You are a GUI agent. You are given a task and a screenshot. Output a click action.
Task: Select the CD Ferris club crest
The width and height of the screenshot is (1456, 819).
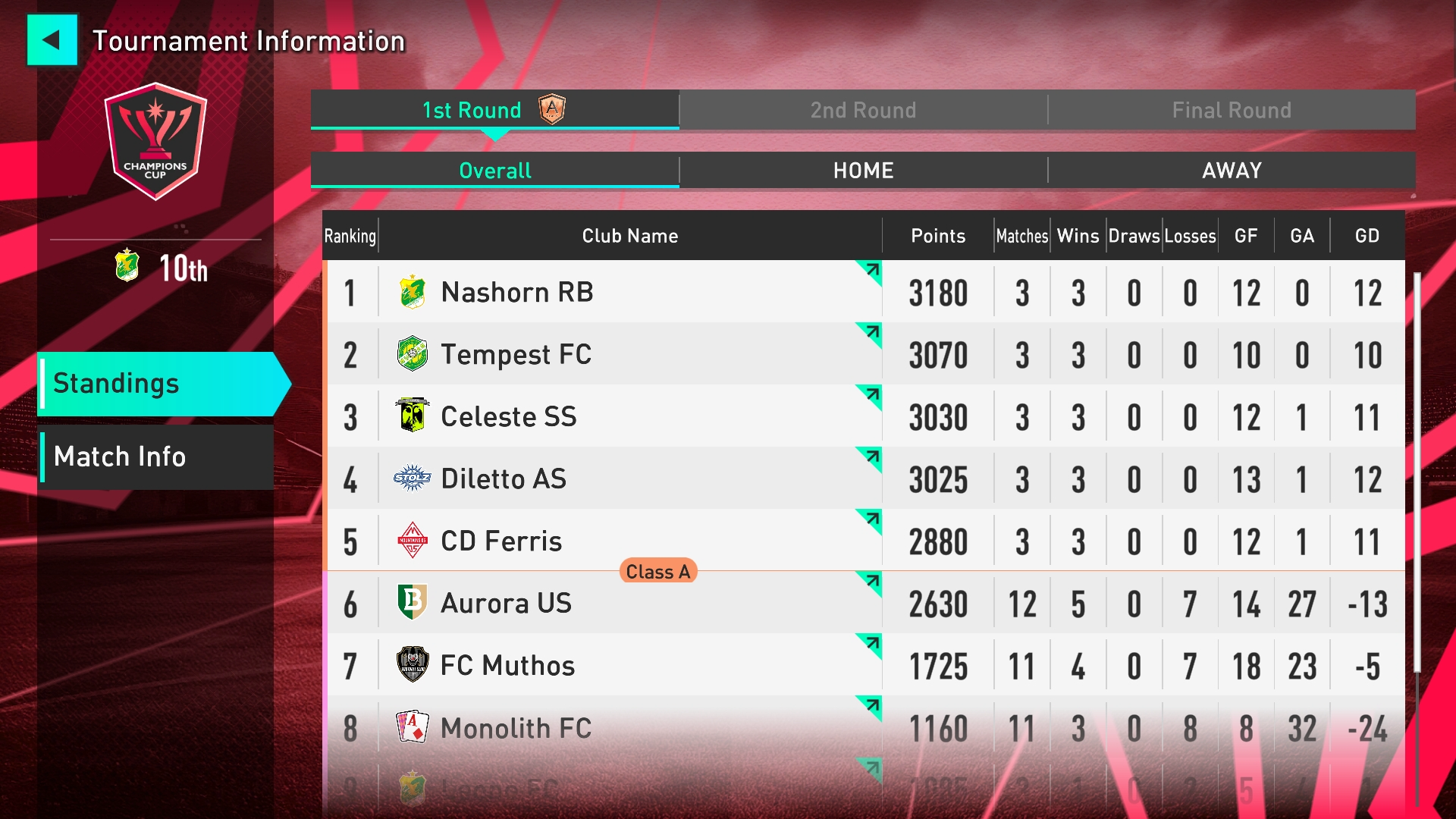(413, 541)
